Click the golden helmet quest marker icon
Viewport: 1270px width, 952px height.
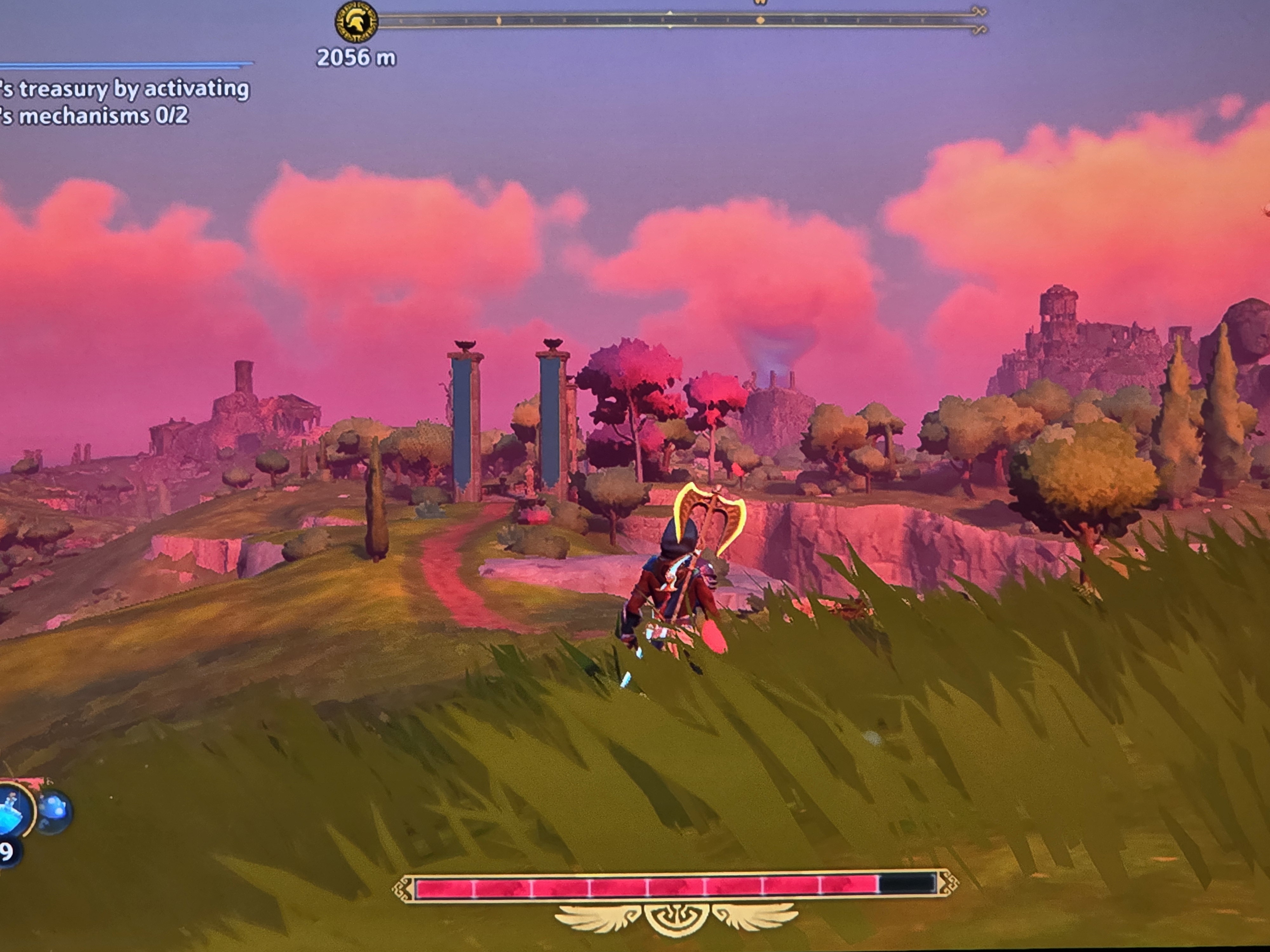click(x=356, y=22)
